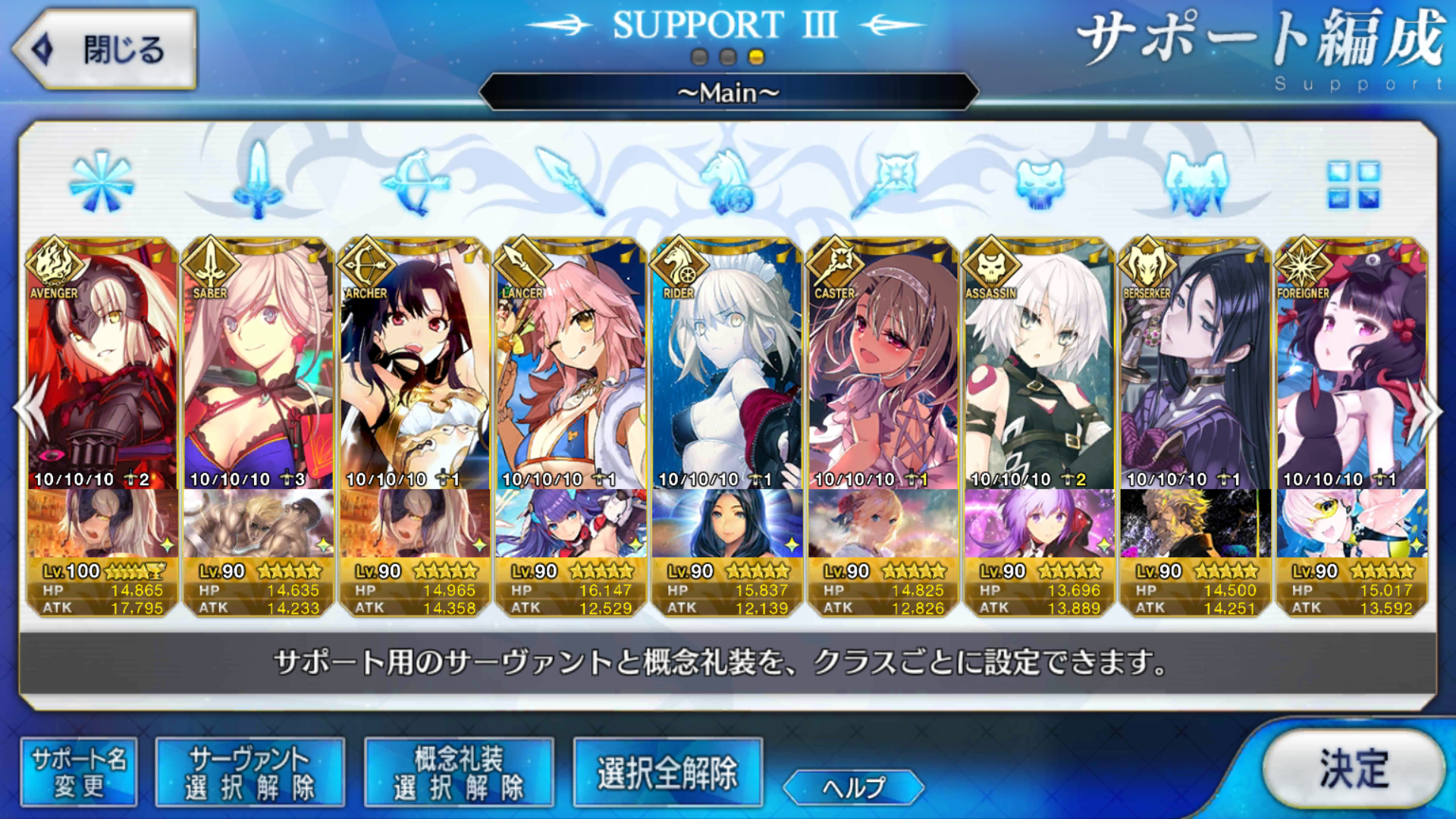Pick the Berserker support servant card
This screenshot has width=1456, height=819.
click(1196, 364)
